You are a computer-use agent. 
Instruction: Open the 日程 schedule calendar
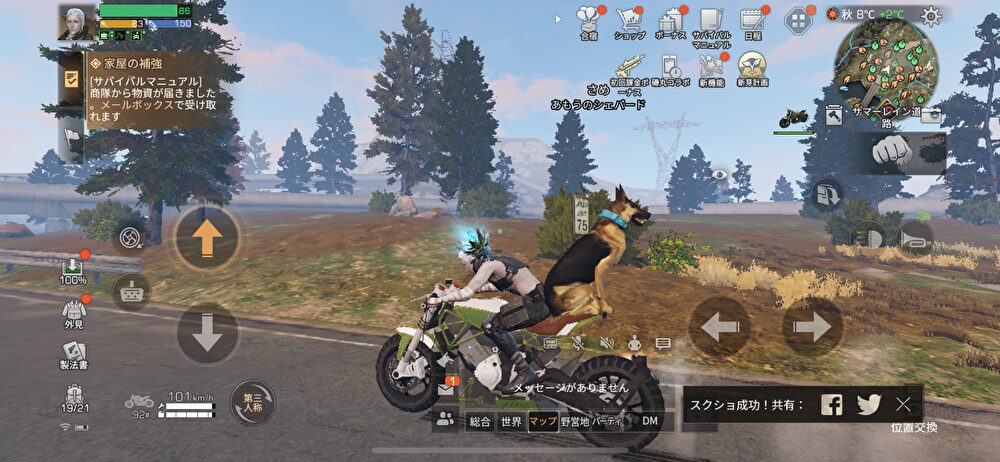click(752, 20)
